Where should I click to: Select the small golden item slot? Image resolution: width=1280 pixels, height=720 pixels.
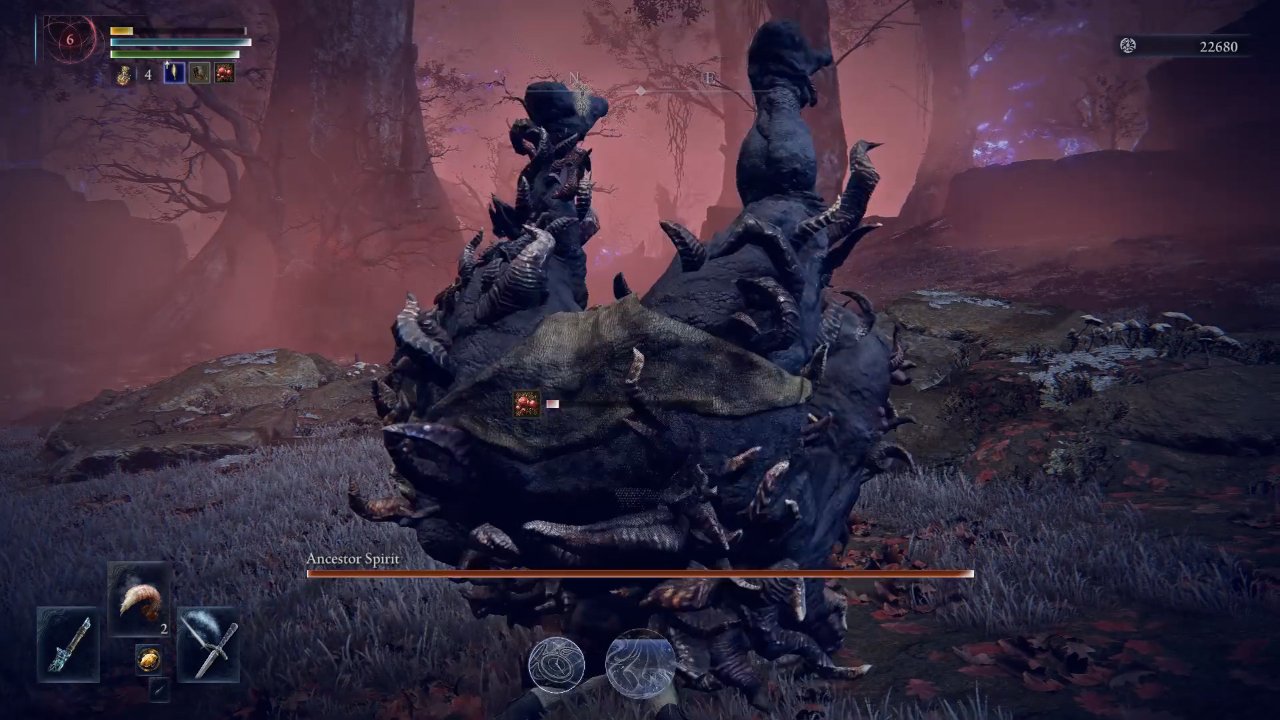coord(148,657)
